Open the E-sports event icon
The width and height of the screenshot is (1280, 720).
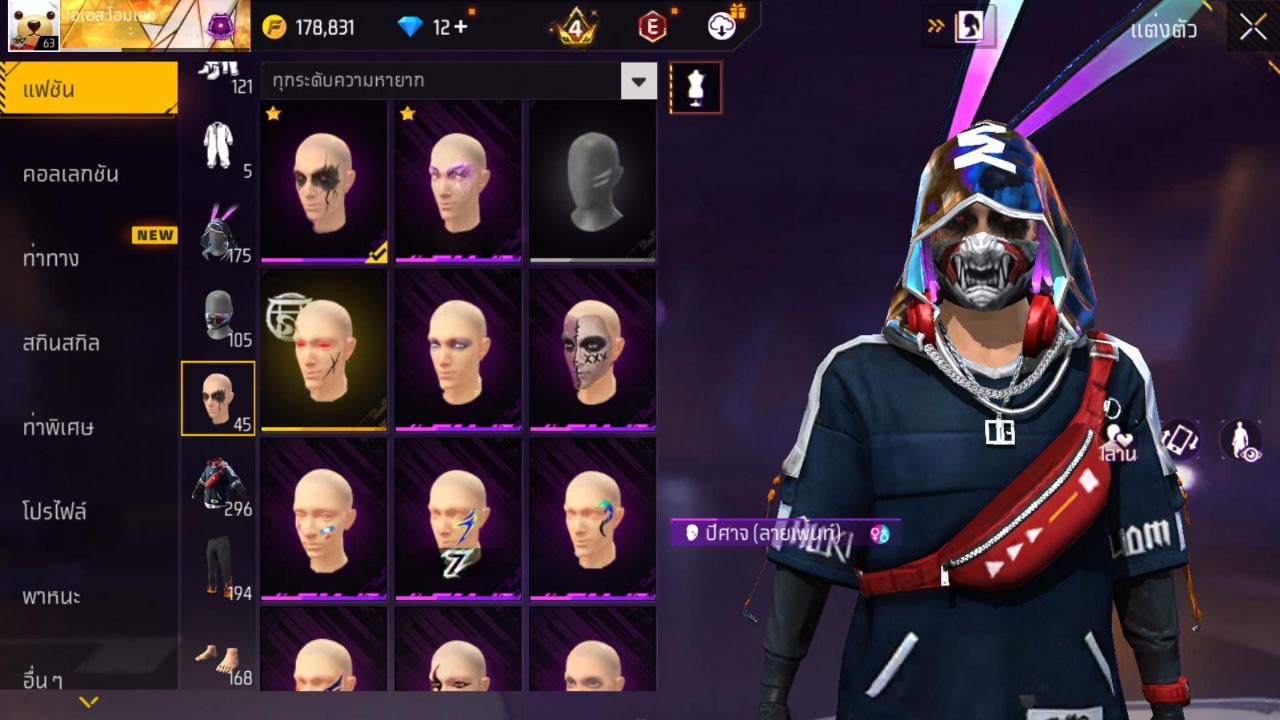[650, 27]
